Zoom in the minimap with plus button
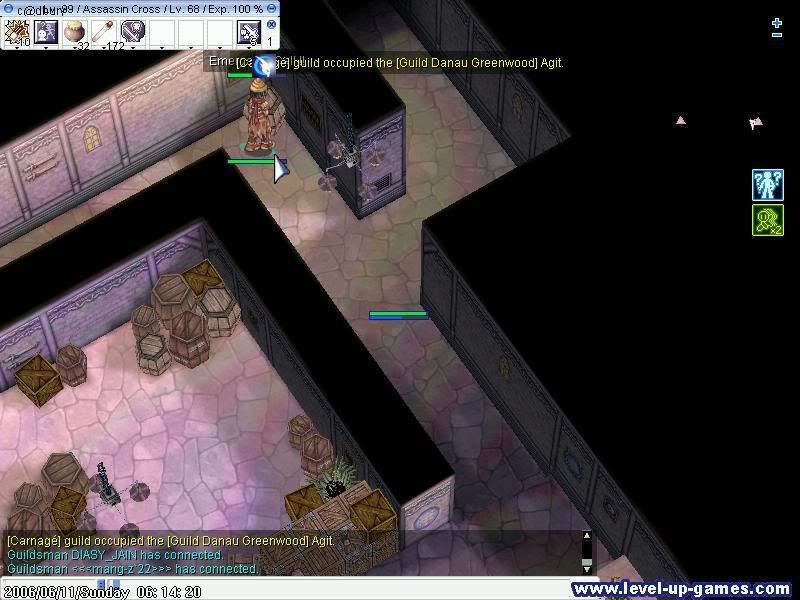 (777, 22)
